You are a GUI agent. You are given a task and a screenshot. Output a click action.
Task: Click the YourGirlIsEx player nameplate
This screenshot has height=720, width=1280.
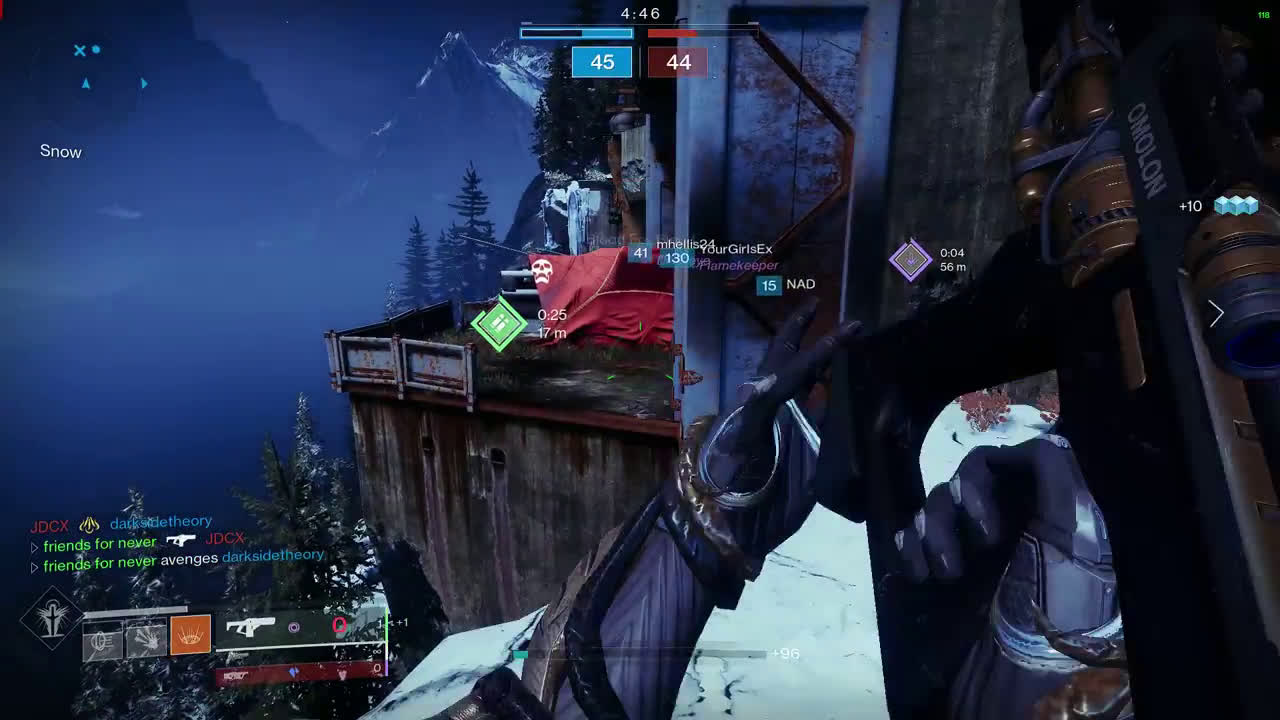click(736, 249)
